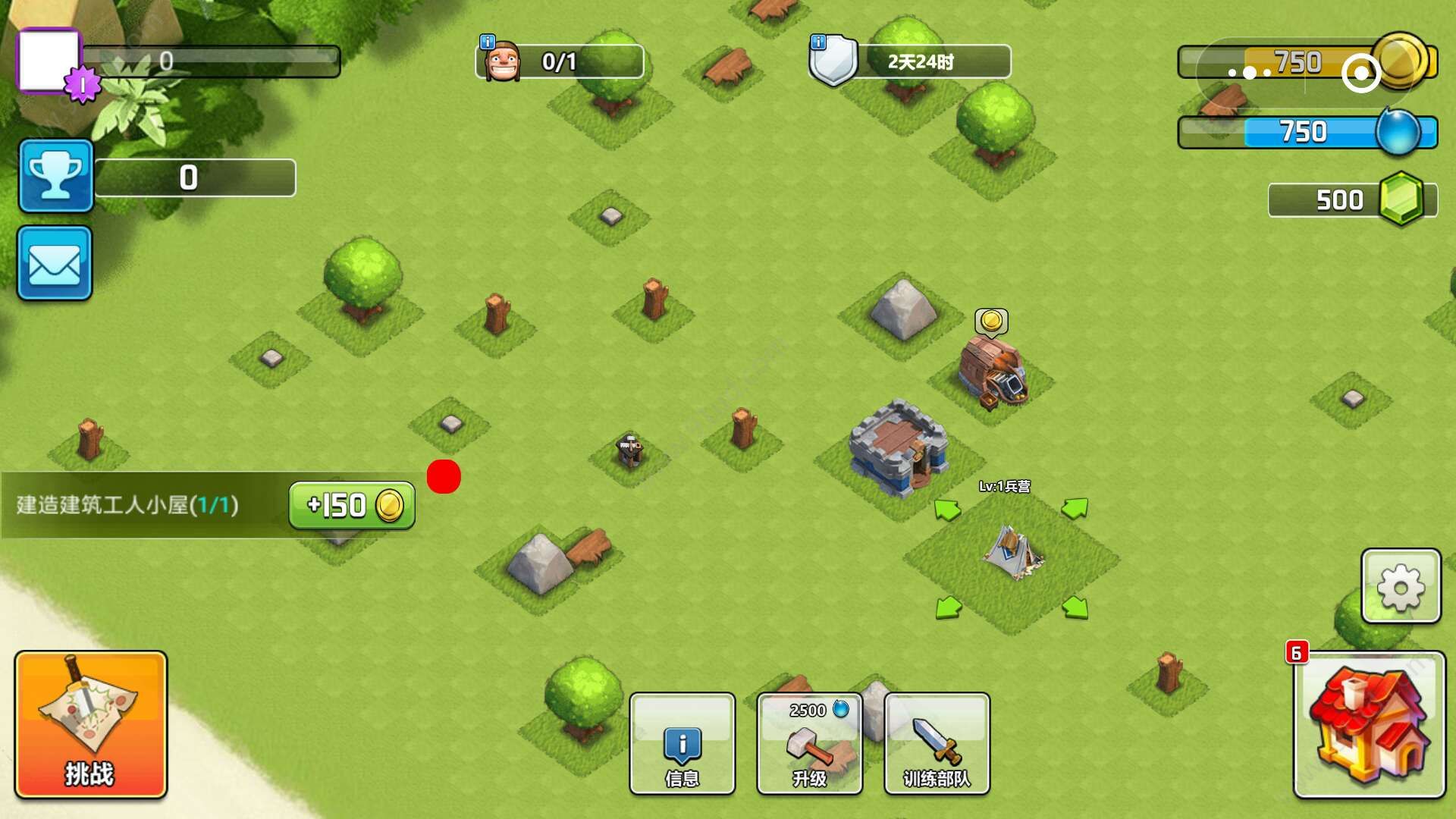Open the shop with the red house icon
Screen dimensions: 1456x819
coord(1369,724)
